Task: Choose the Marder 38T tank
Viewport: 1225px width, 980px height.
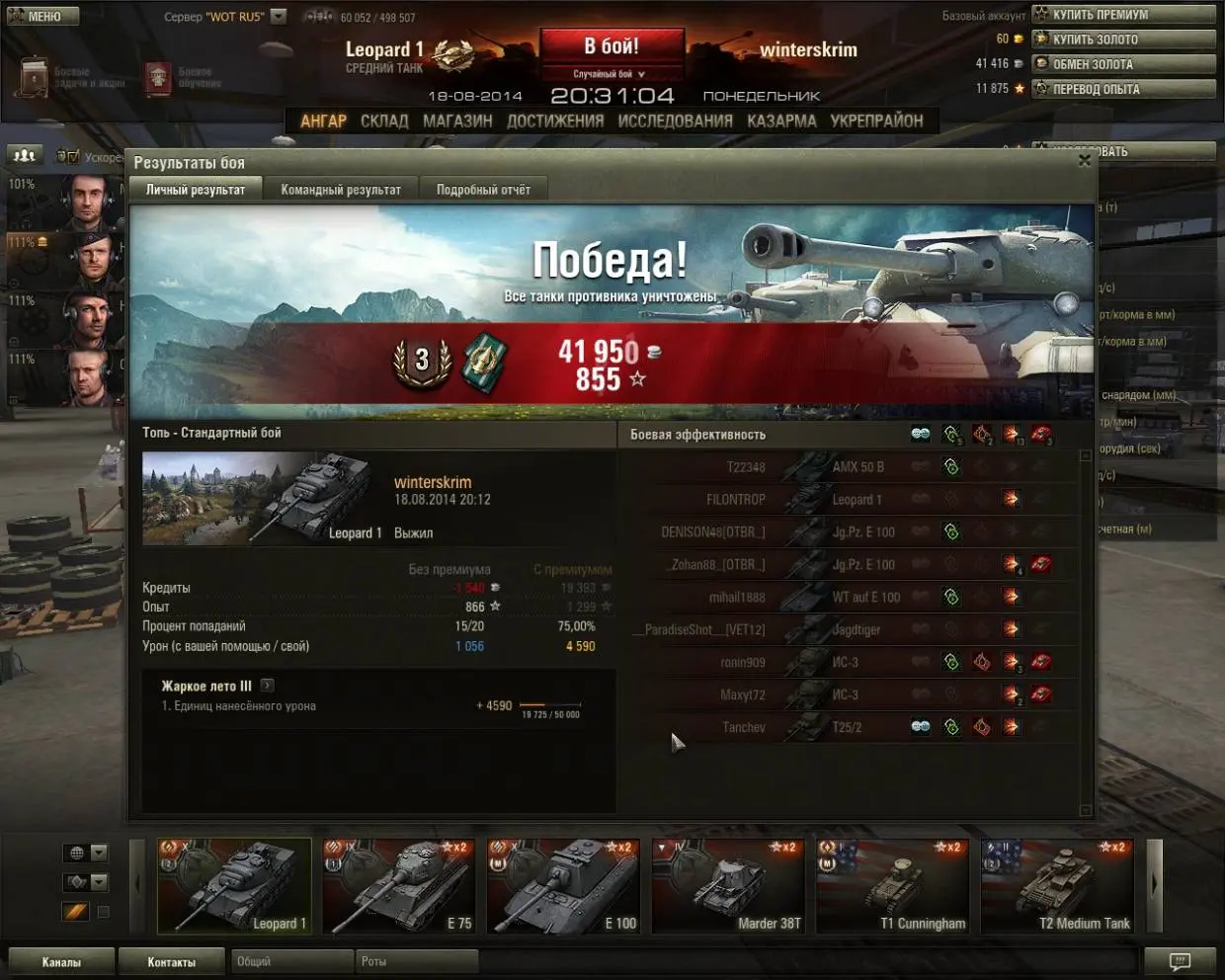Action: [728, 886]
